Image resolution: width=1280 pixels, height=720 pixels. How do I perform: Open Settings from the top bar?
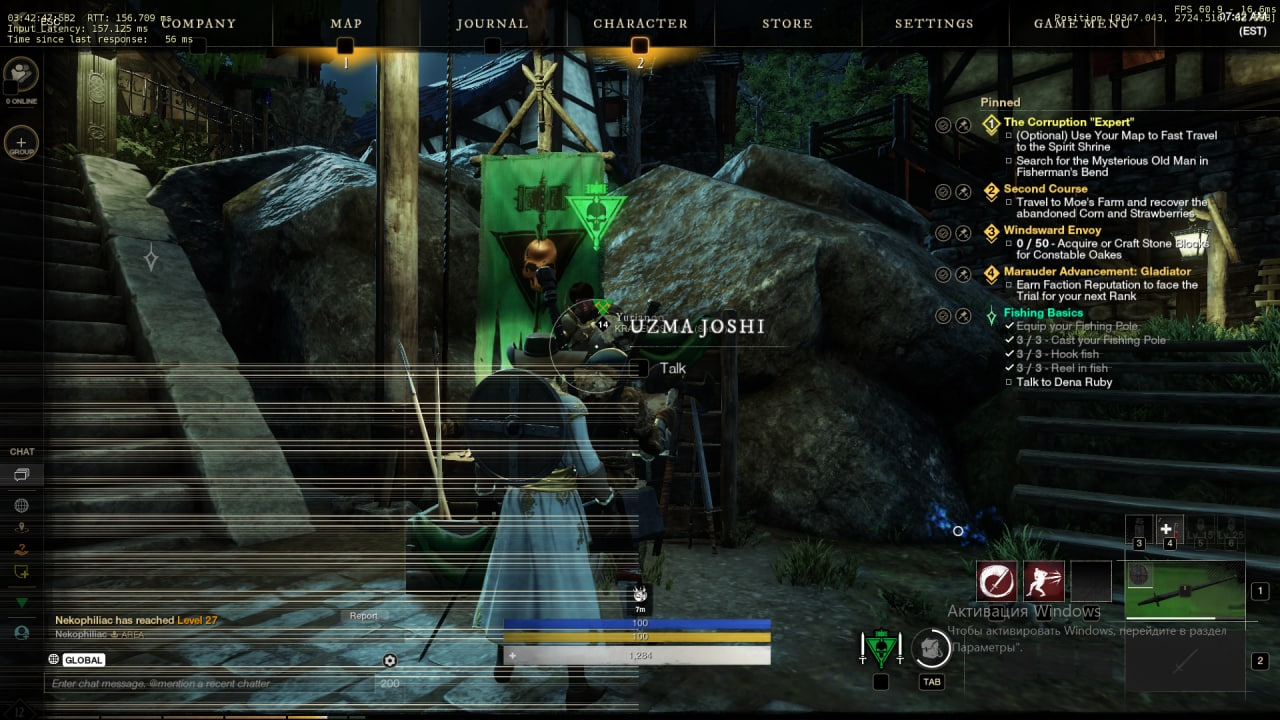(934, 23)
